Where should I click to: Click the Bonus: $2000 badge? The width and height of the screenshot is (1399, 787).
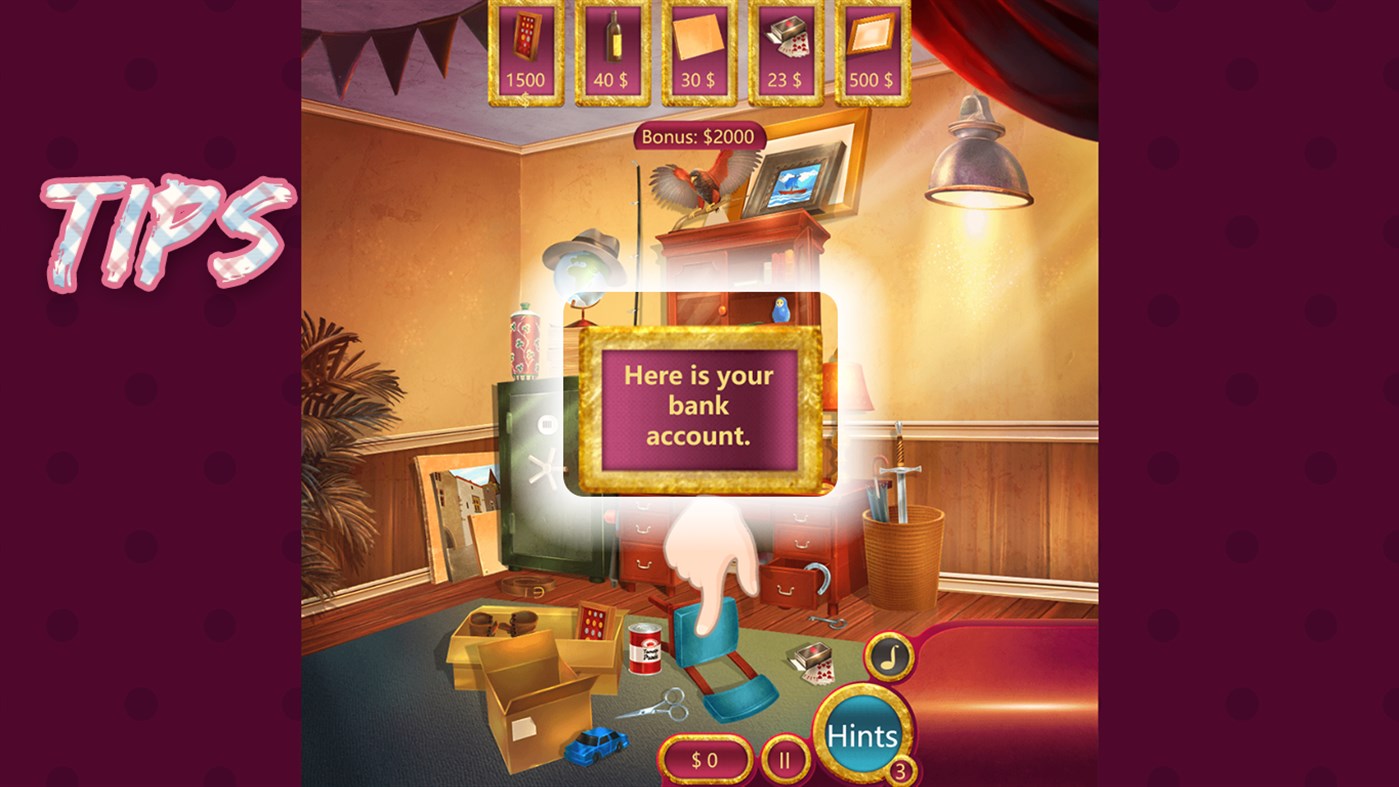(x=700, y=135)
